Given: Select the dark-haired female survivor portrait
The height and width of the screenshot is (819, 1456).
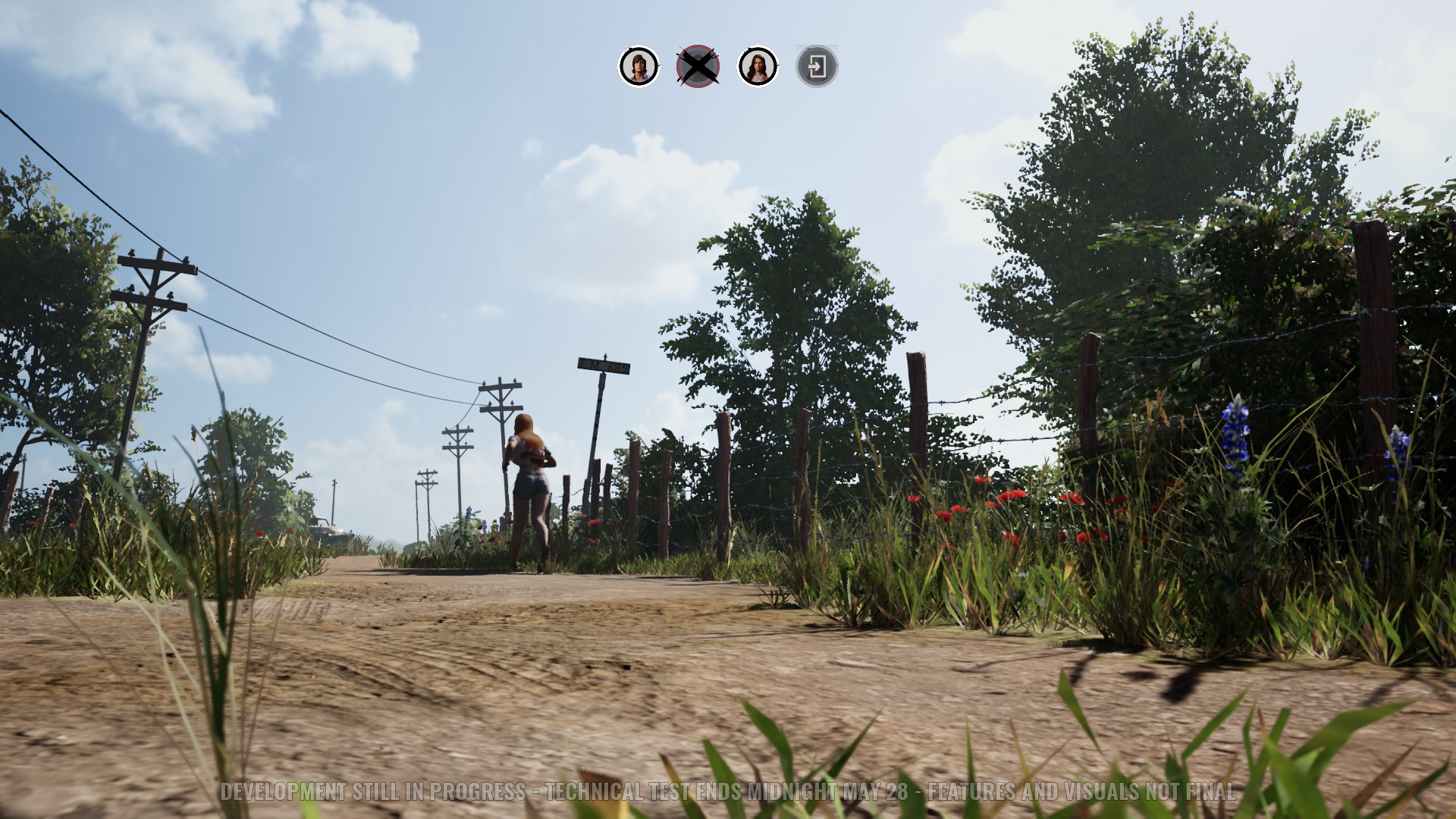Looking at the screenshot, I should [x=758, y=67].
